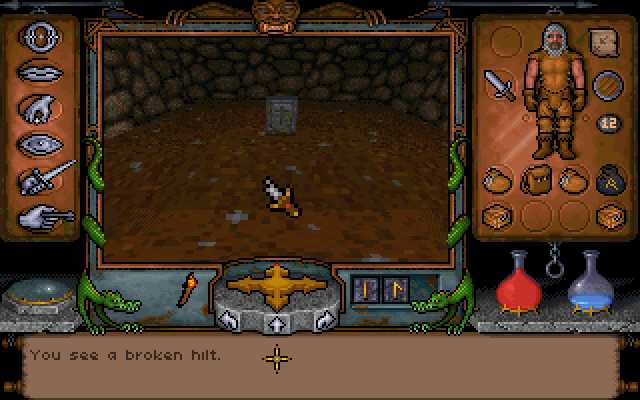The height and width of the screenshot is (400, 640).
Task: Click the turn-left movement arrow
Action: tap(228, 320)
